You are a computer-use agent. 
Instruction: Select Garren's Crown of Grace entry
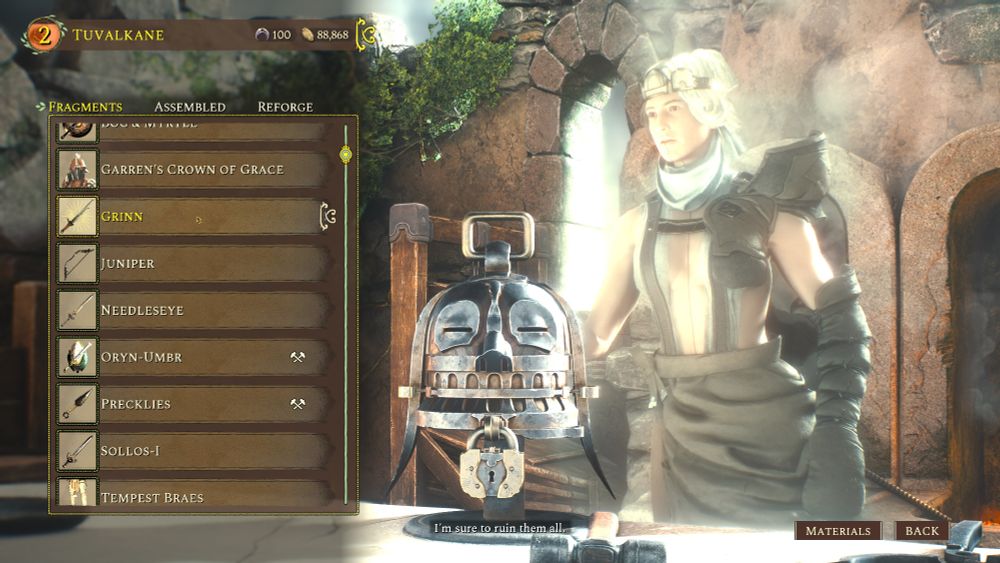(191, 169)
